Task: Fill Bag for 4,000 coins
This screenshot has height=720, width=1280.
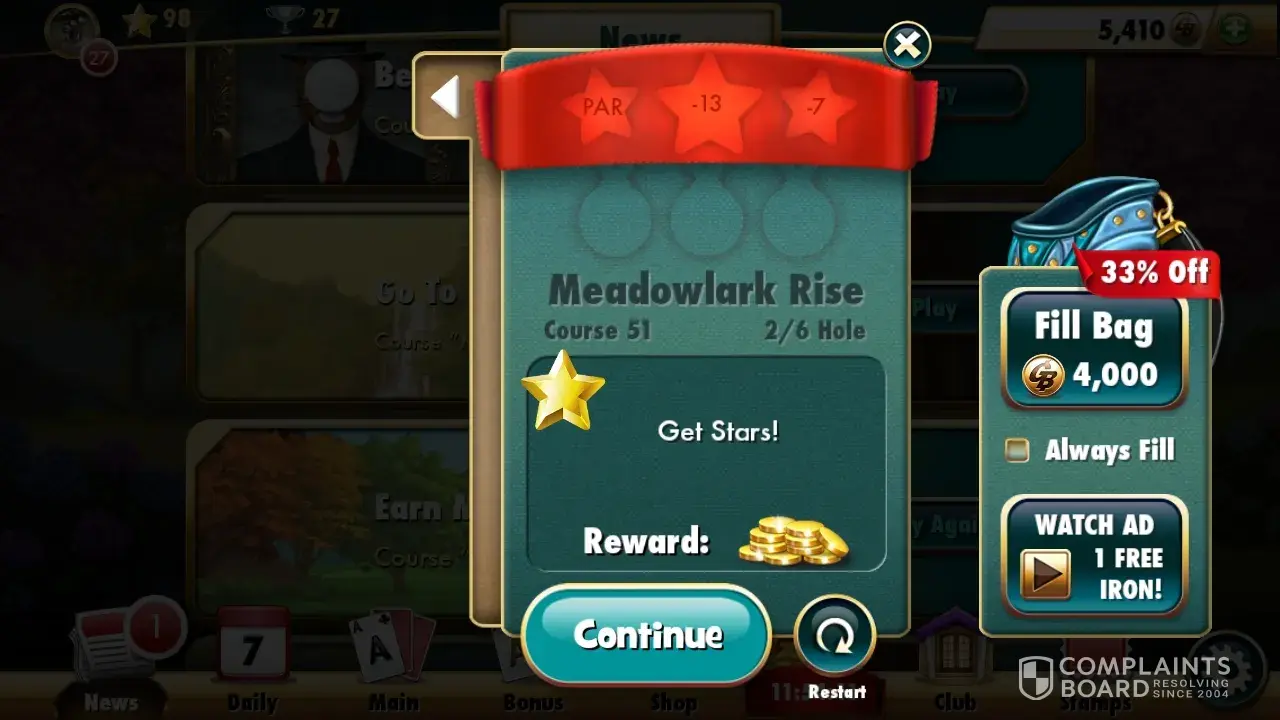Action: click(1094, 349)
